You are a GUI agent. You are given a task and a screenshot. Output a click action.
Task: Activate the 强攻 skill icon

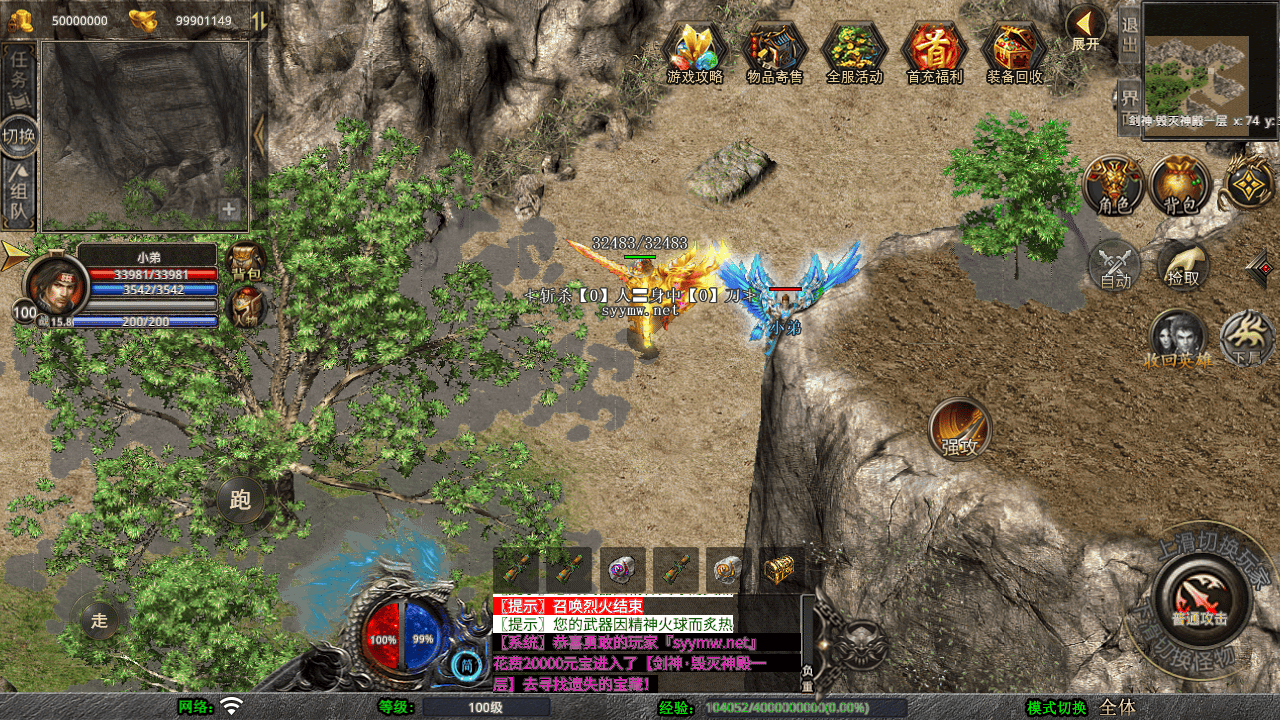click(960, 428)
